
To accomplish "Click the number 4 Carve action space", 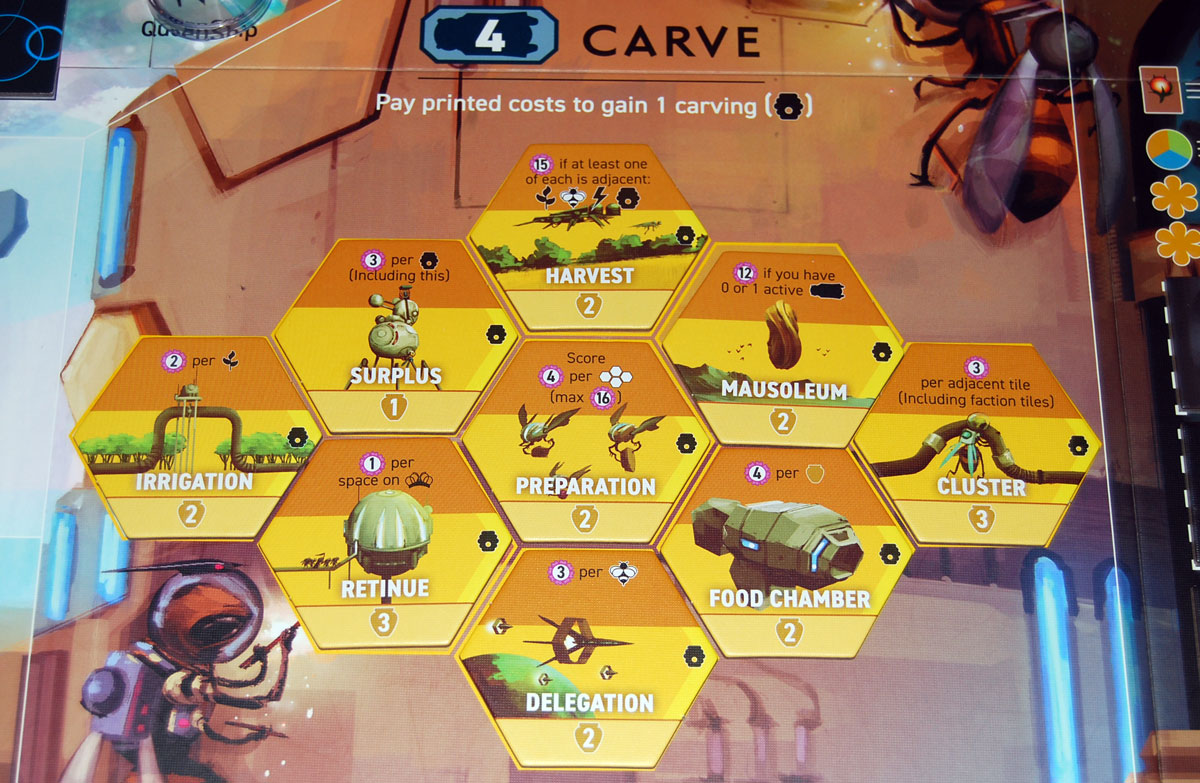I will point(489,36).
